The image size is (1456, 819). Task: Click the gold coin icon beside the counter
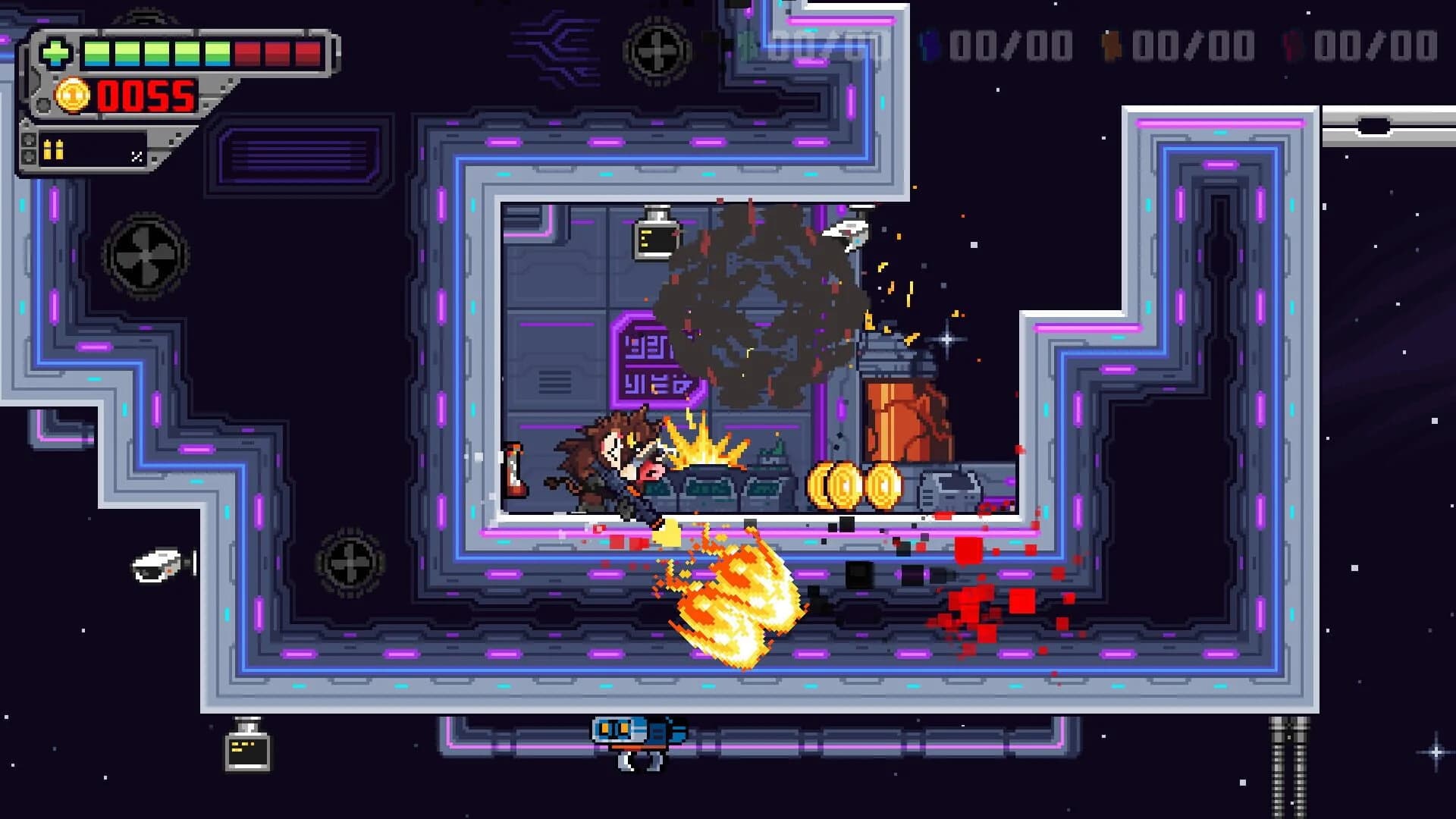pyautogui.click(x=73, y=96)
